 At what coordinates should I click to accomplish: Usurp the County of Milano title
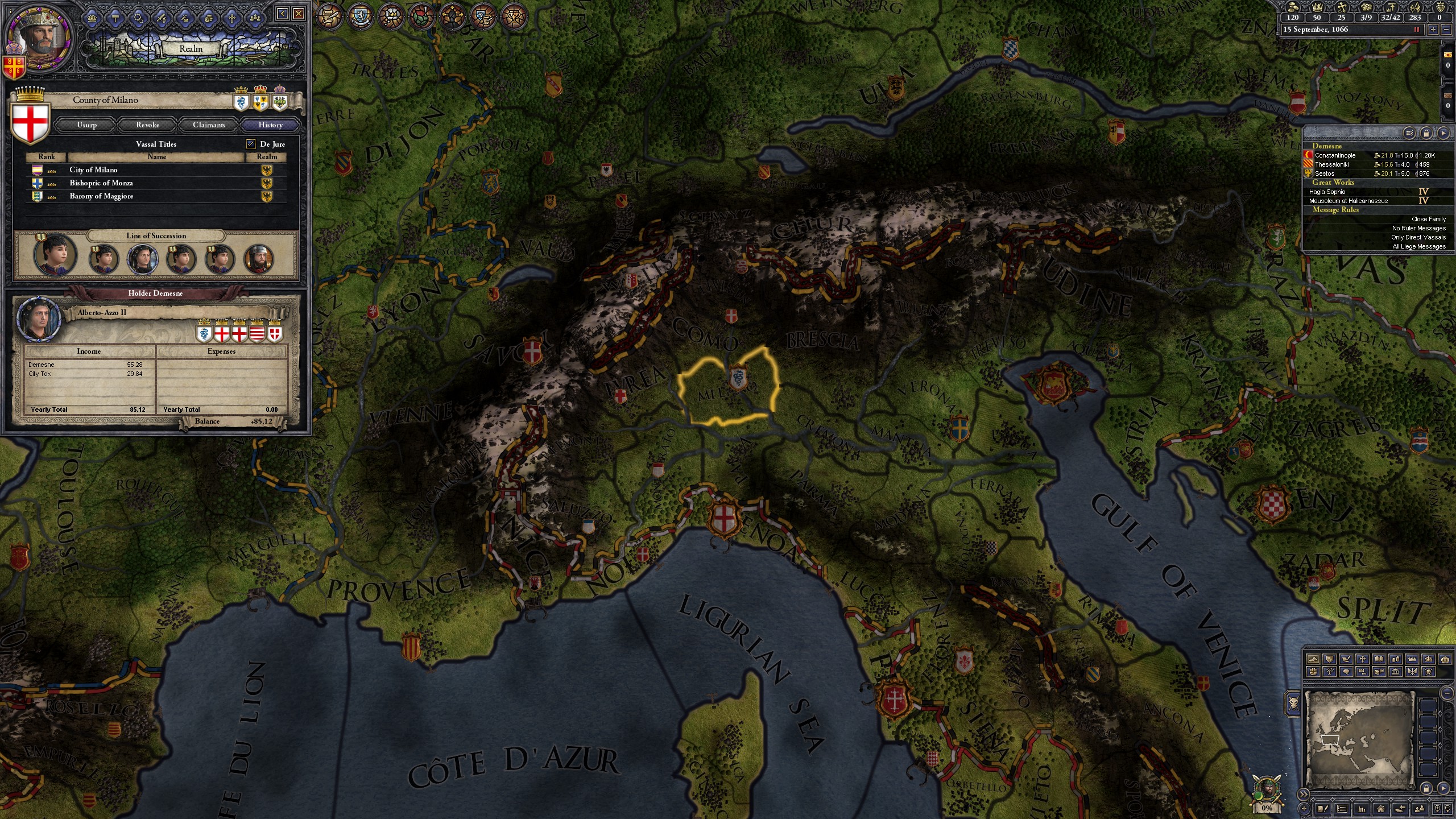click(86, 125)
